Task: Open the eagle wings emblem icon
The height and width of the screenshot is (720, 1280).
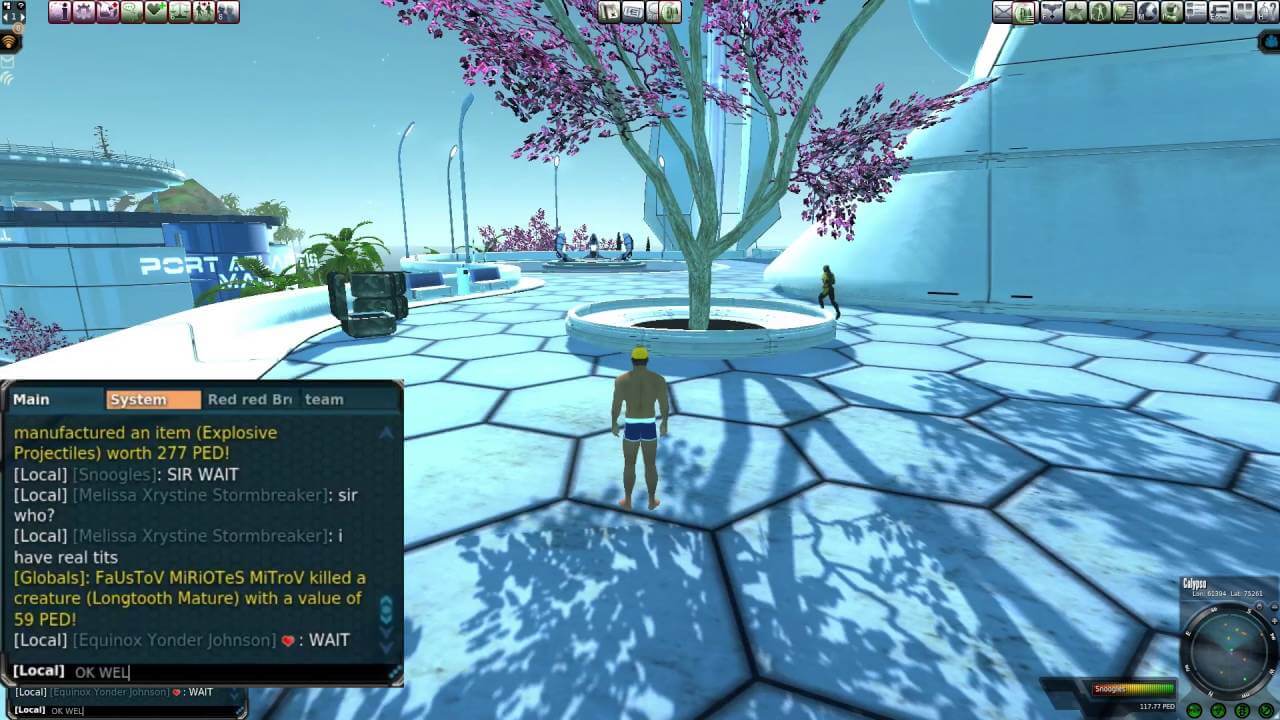Action: point(1052,12)
